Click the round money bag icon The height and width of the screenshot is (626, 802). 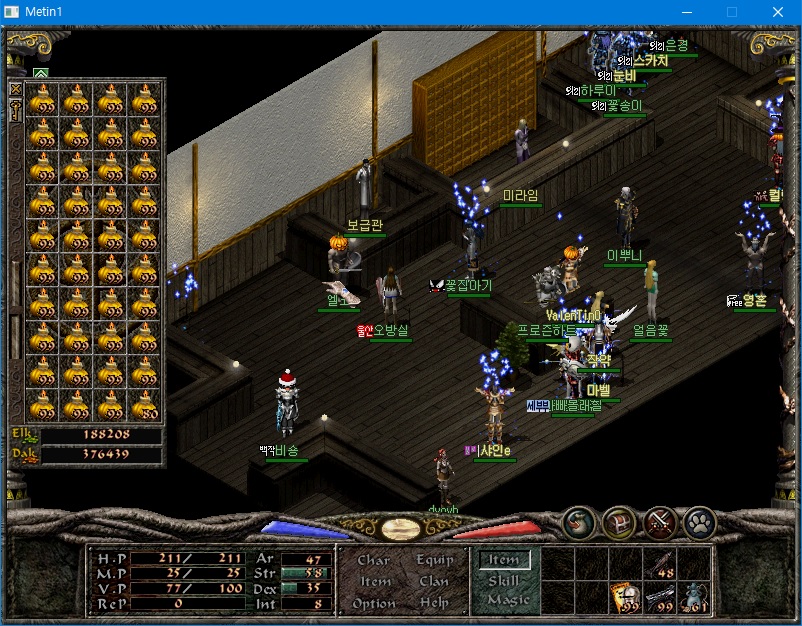[578, 522]
